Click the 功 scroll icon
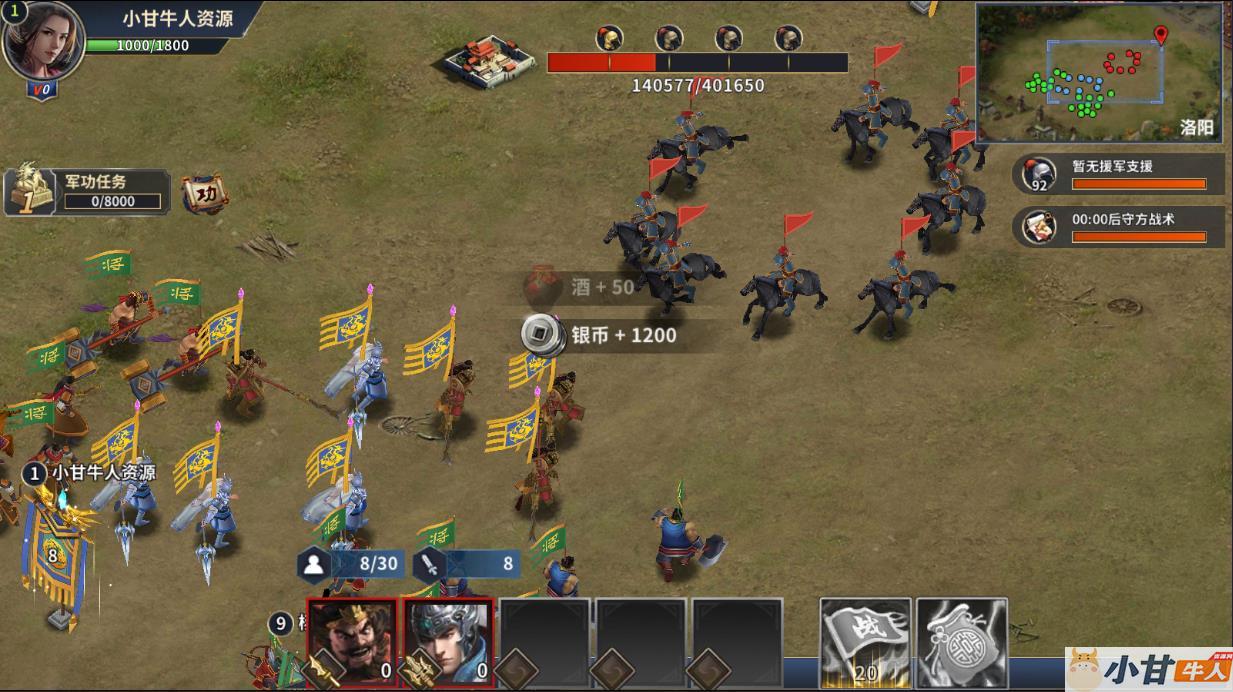 [204, 193]
